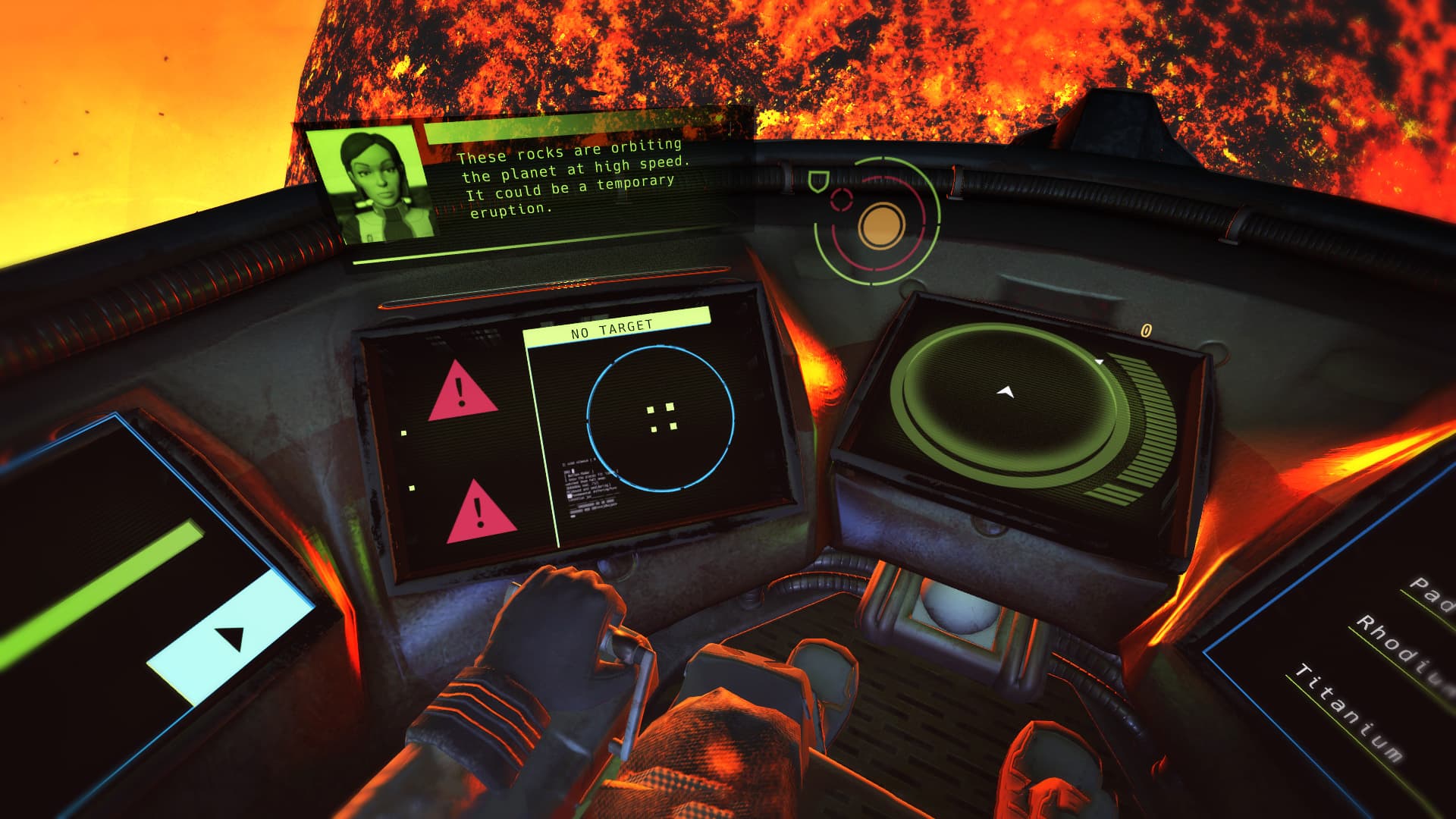
Task: Click the copilot's portrait in the dialog box
Action: (x=377, y=183)
